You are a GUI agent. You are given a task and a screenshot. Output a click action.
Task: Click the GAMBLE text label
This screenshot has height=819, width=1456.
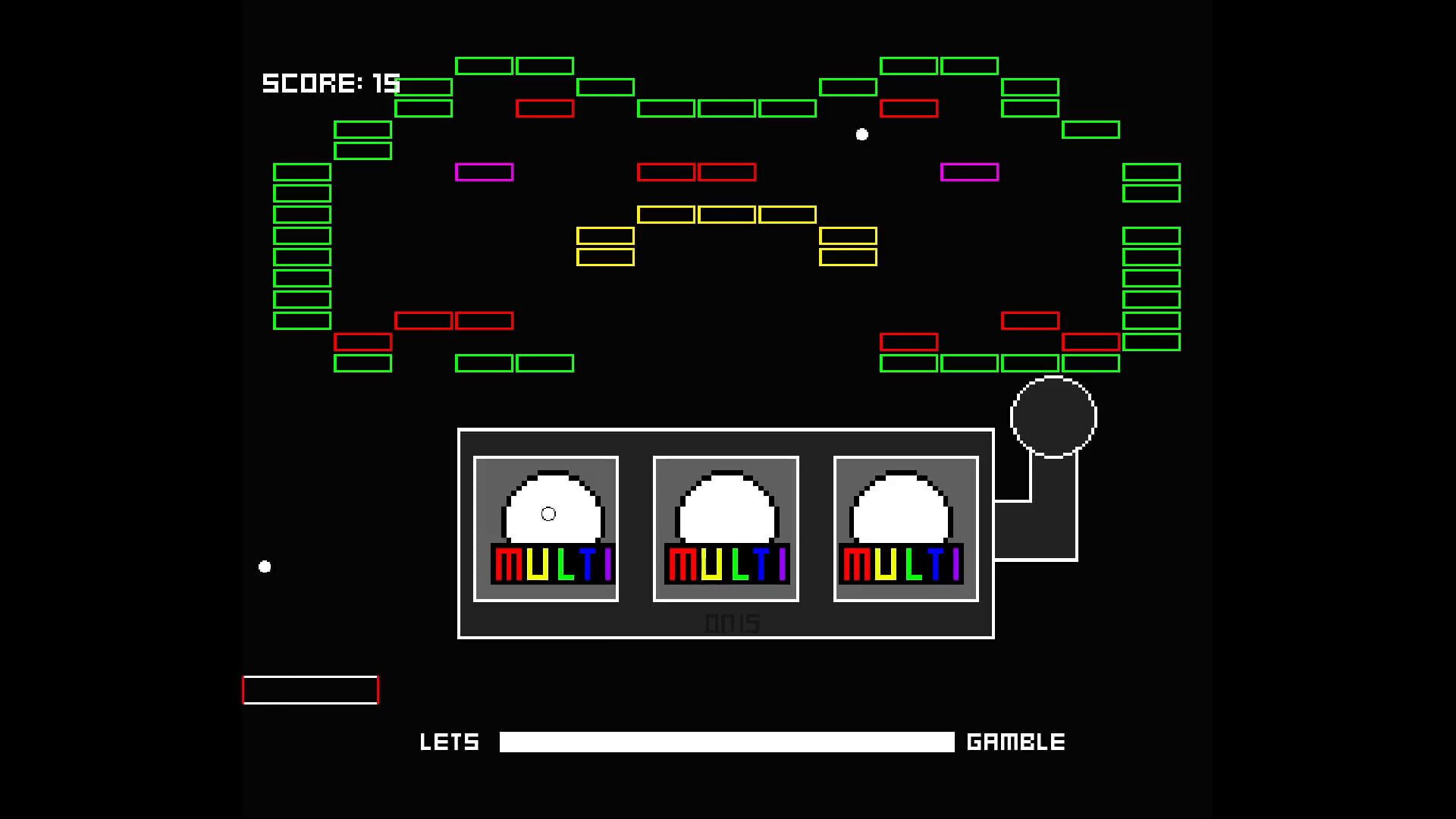(1016, 742)
